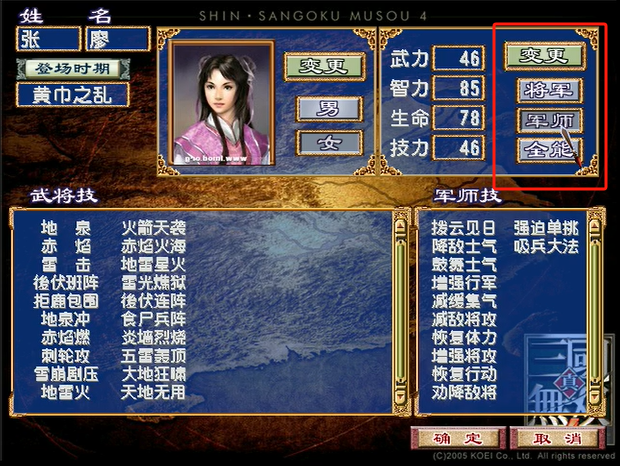Click the 变更 button in the stats panel

pyautogui.click(x=543, y=55)
